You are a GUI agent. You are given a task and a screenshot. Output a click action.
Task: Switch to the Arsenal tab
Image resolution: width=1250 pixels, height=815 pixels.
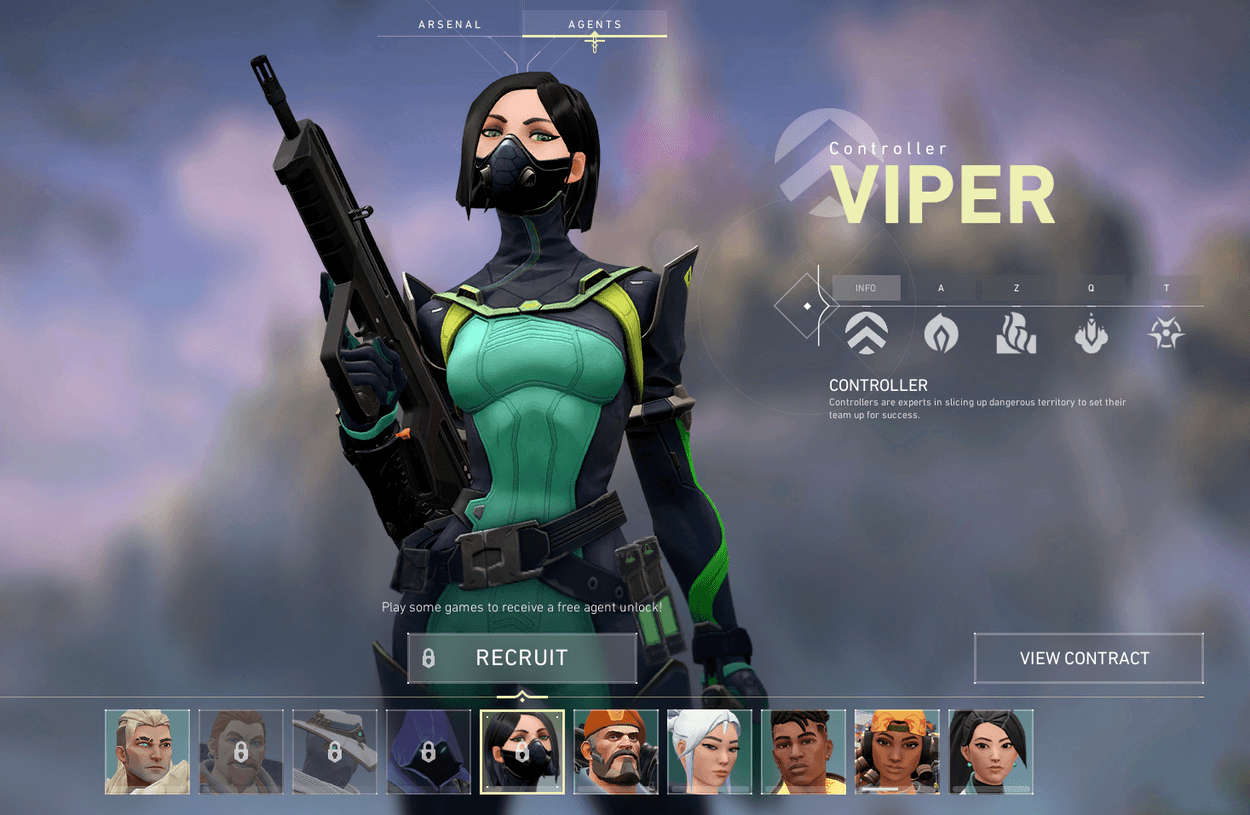point(450,24)
